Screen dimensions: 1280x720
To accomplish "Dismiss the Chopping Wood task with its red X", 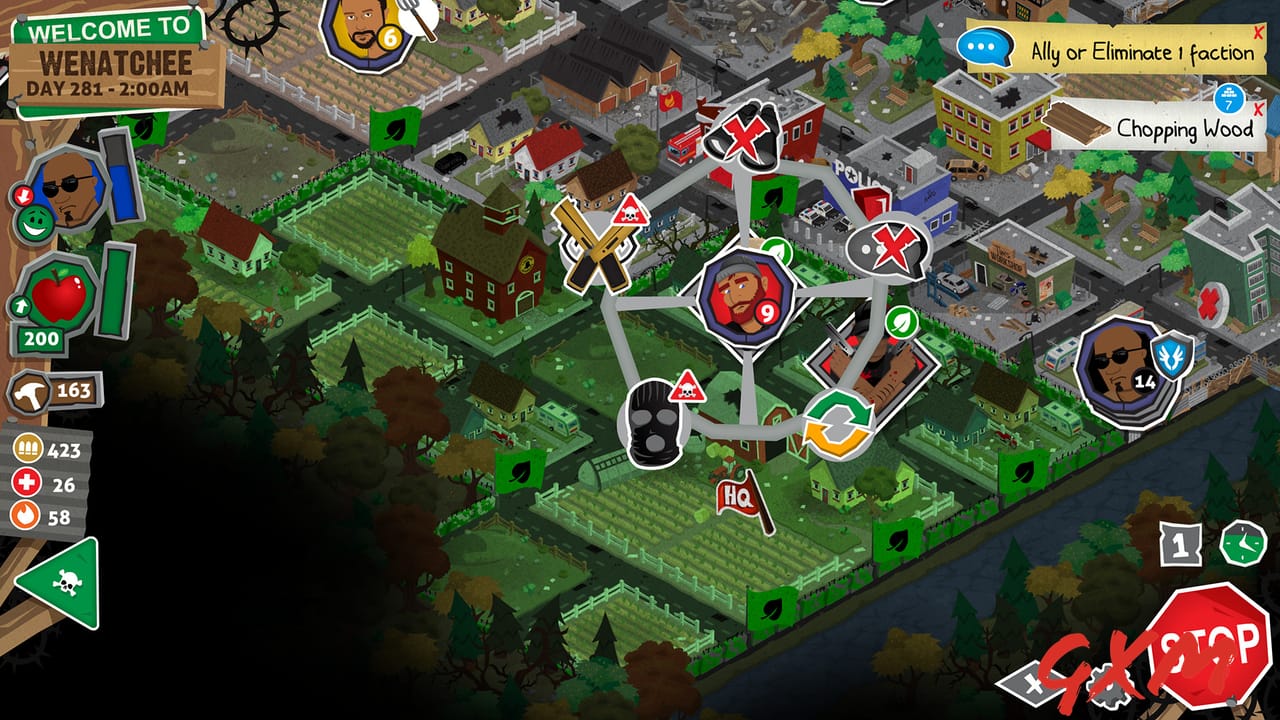I will tap(1258, 110).
